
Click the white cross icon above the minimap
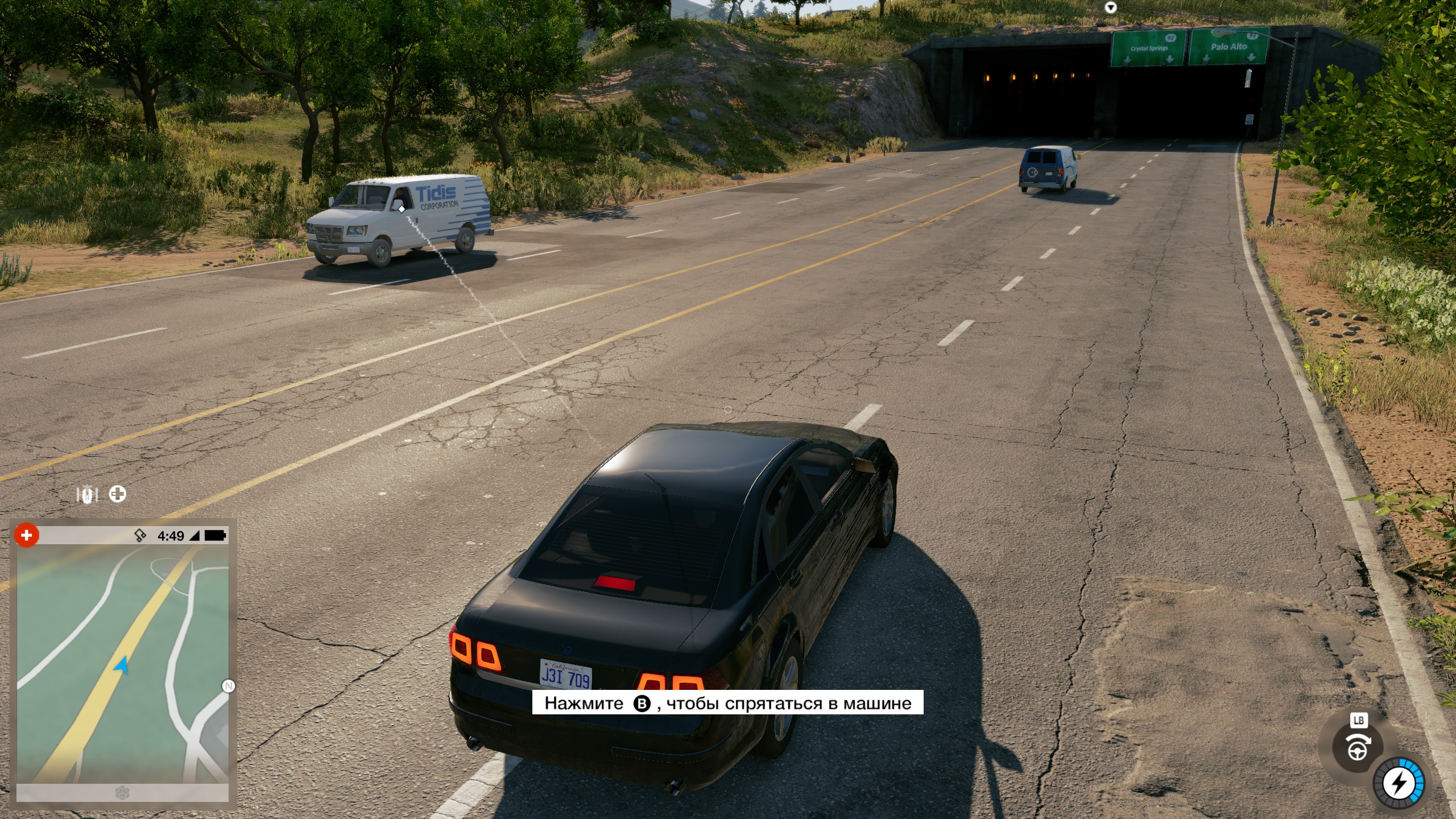tap(118, 494)
